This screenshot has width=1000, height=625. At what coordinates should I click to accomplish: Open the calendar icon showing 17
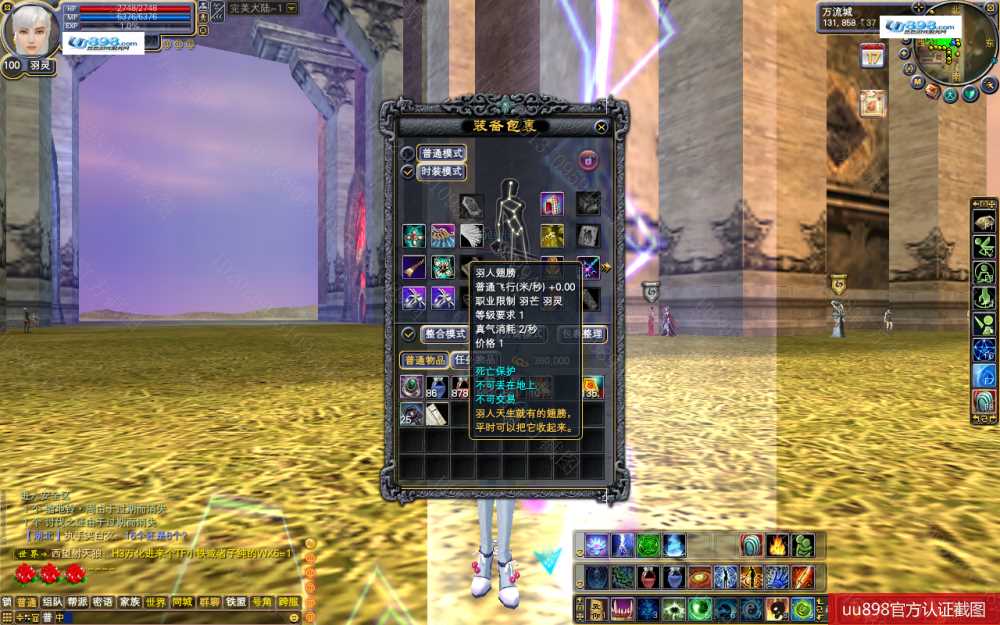872,56
